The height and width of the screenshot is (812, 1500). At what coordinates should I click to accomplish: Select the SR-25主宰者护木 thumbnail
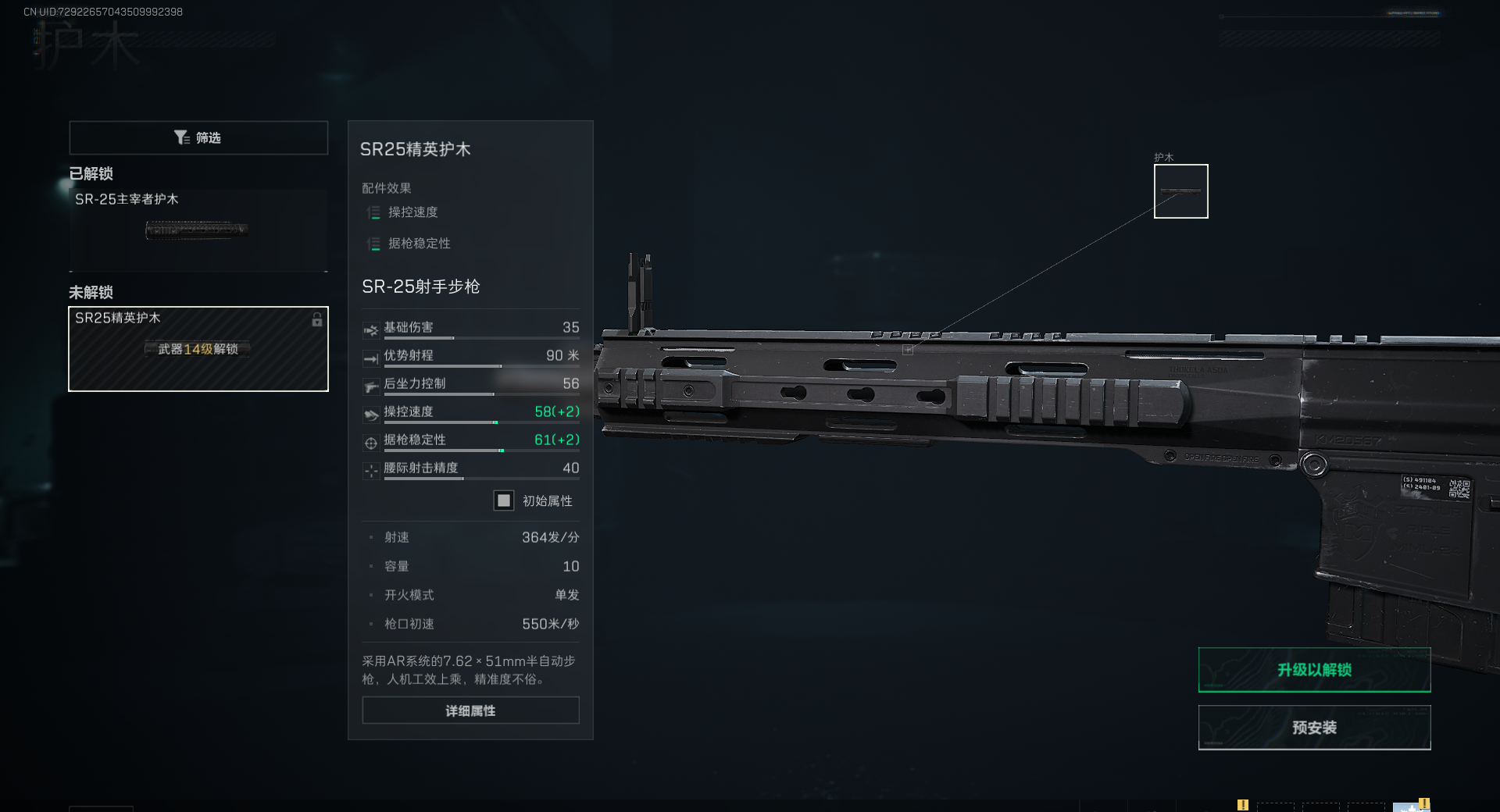[198, 230]
